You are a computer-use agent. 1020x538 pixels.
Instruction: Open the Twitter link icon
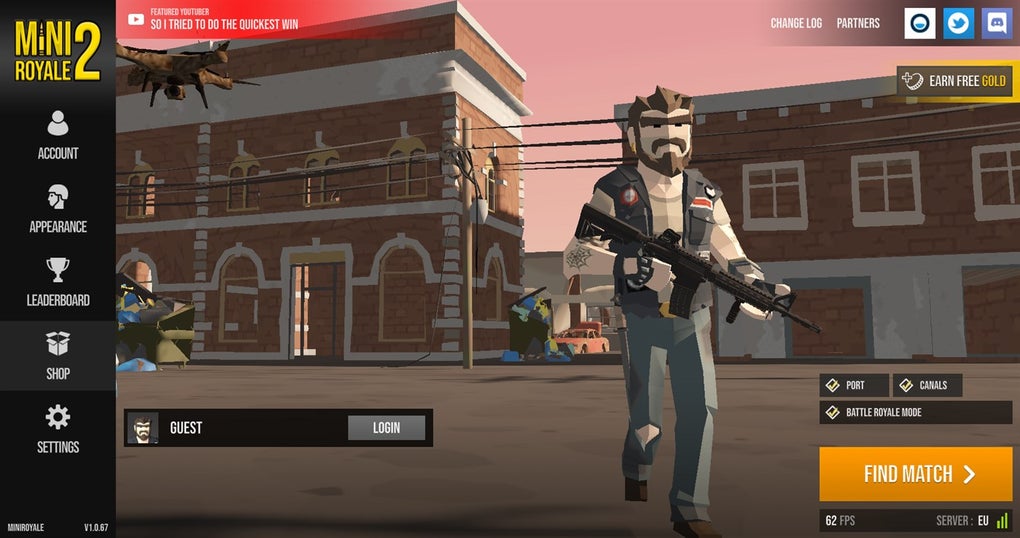click(959, 23)
